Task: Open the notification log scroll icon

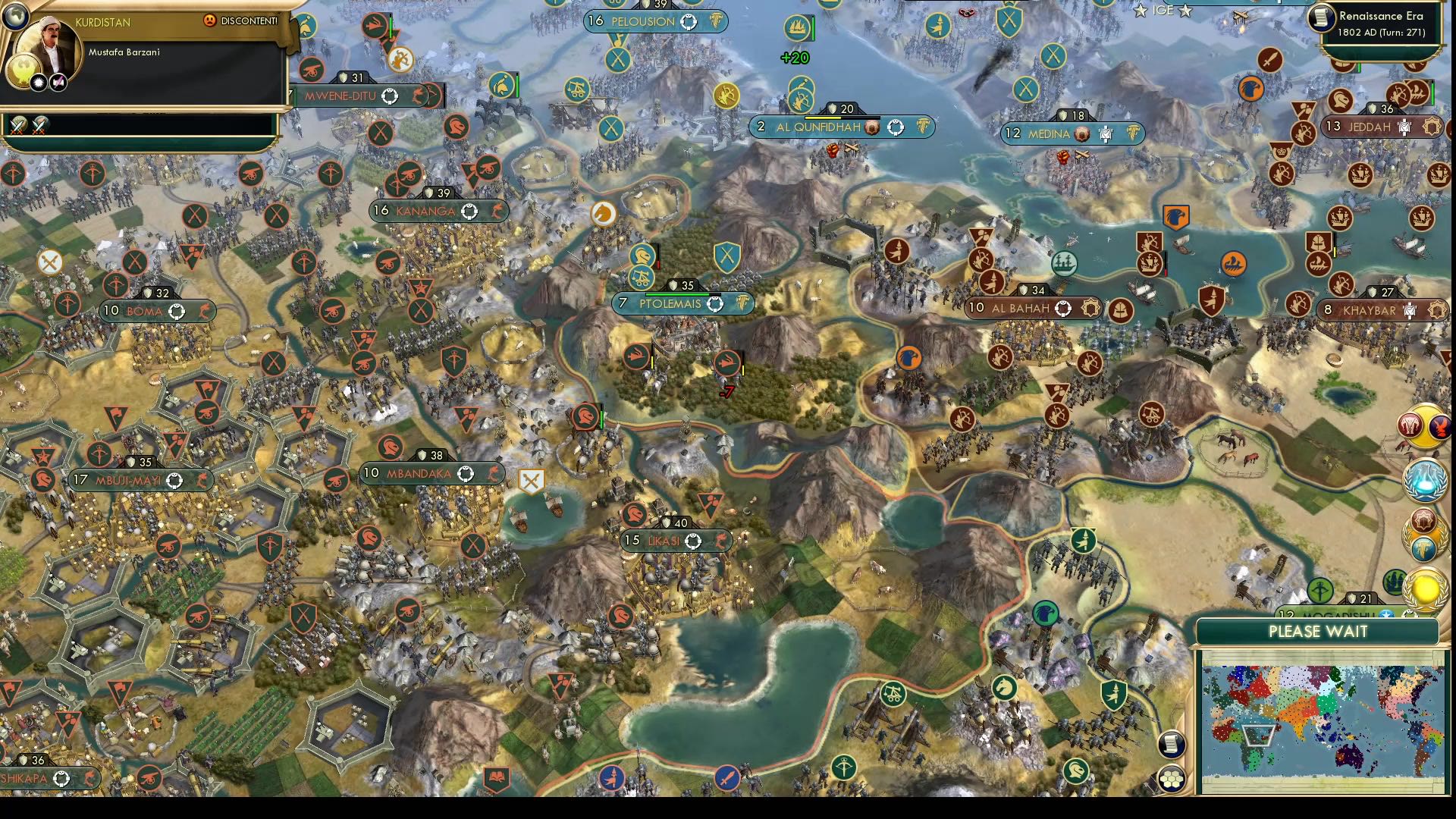Action: click(1172, 745)
